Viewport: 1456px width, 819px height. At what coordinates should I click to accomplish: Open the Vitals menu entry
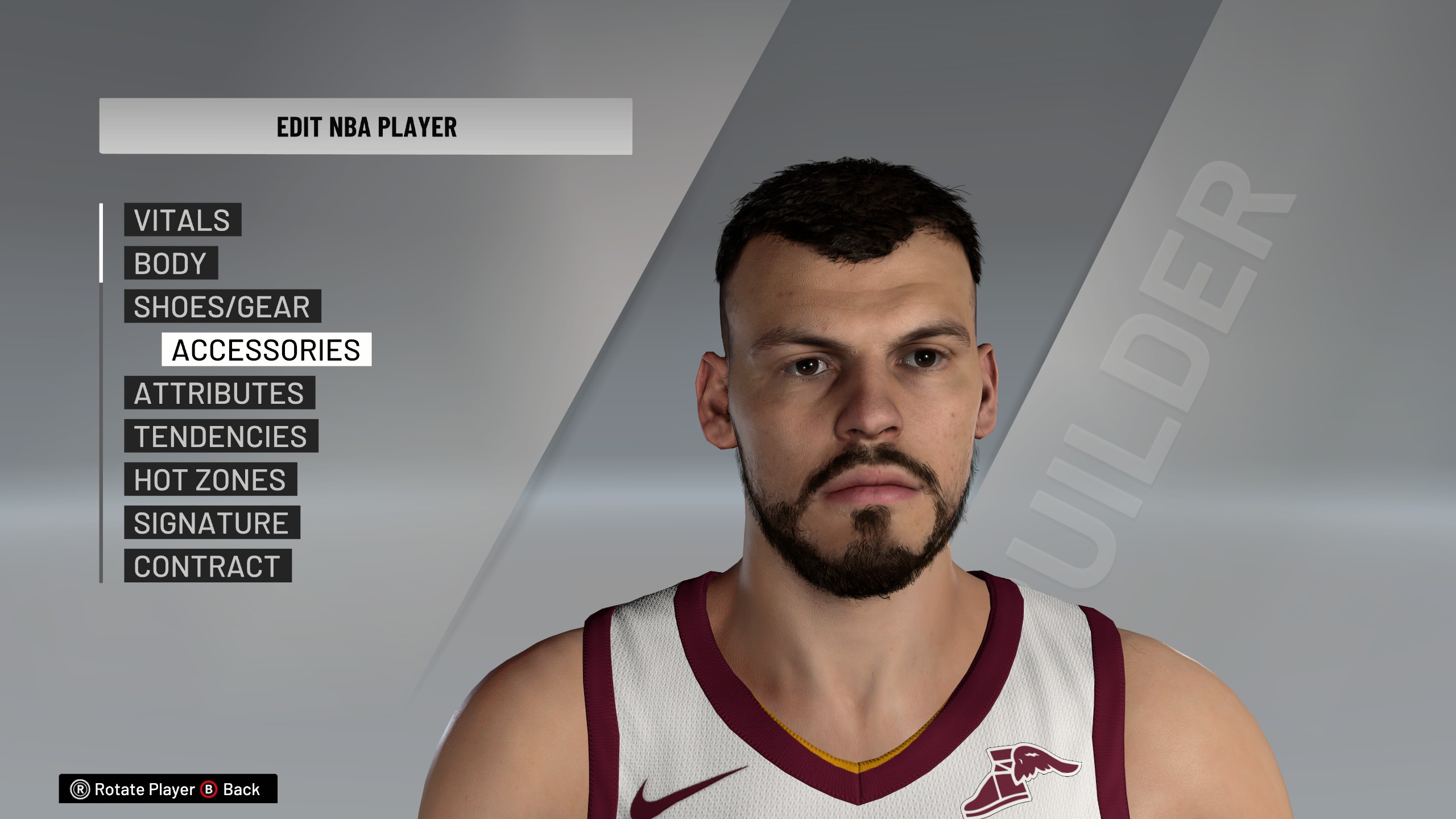pos(183,220)
